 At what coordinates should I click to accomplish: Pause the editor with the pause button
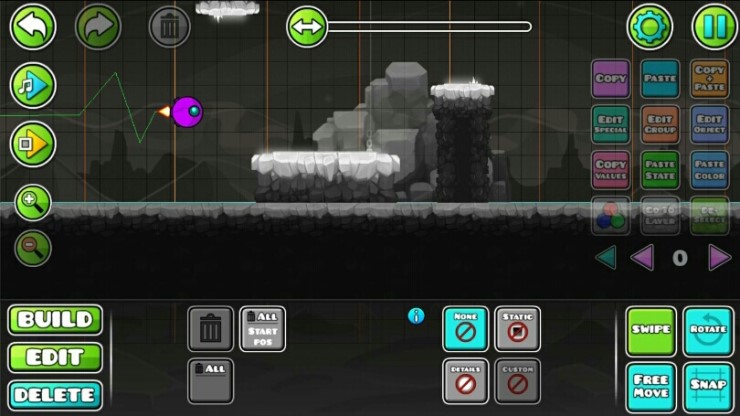(x=715, y=26)
